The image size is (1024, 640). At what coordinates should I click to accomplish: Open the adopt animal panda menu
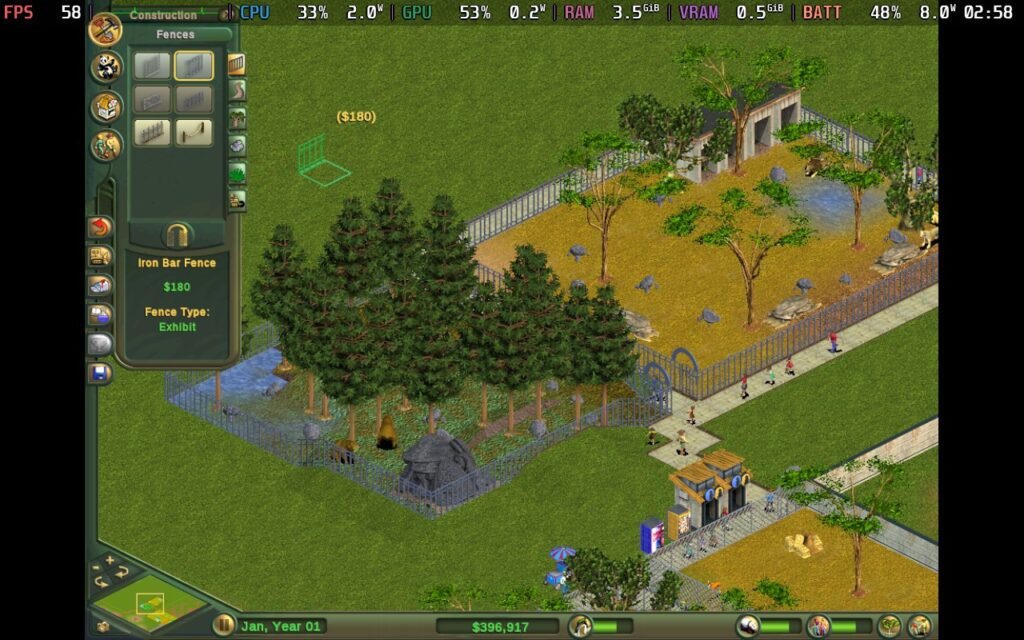click(106, 68)
